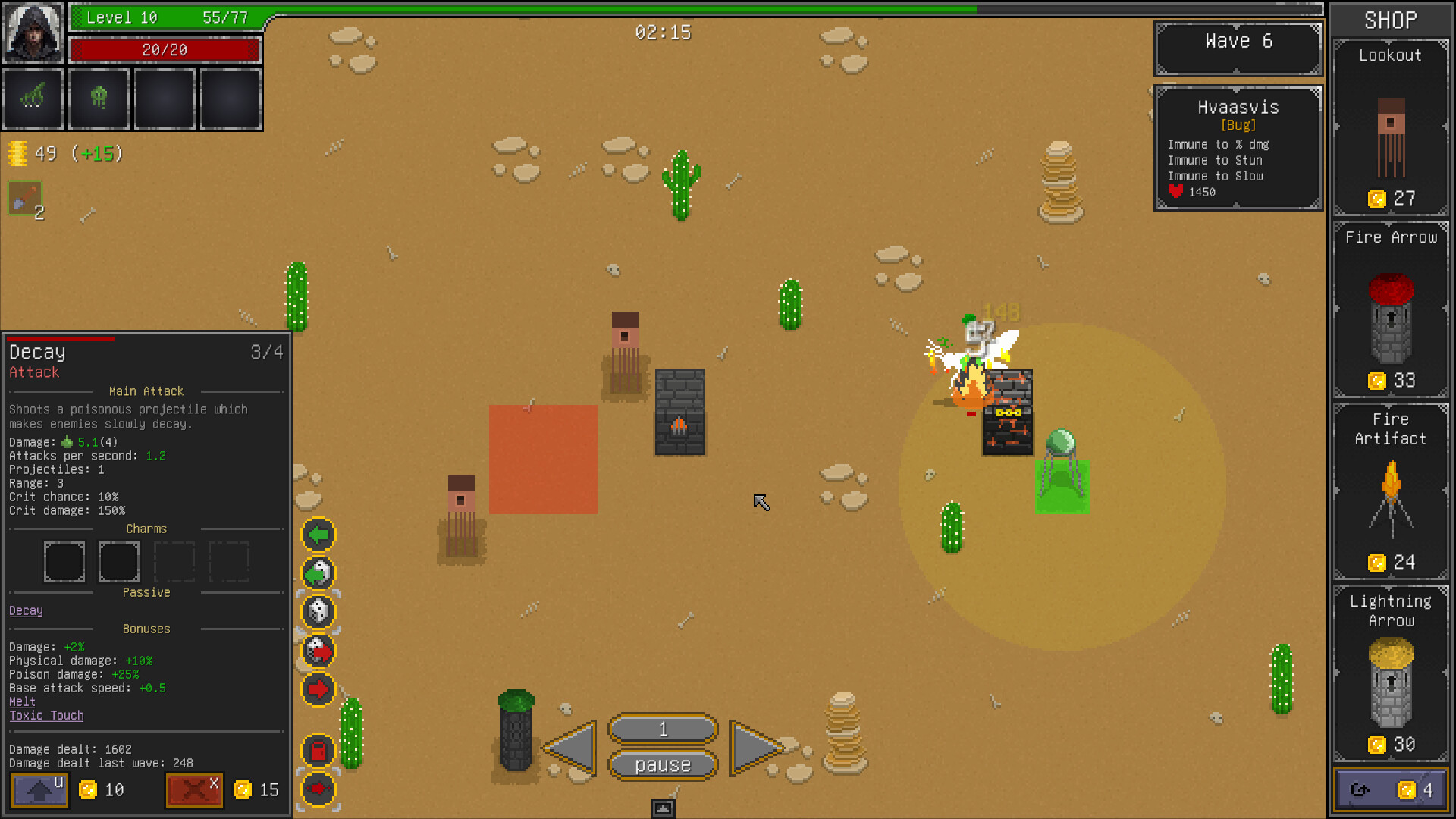
Task: Select the green sell-back arrow icon
Action: (x=318, y=535)
